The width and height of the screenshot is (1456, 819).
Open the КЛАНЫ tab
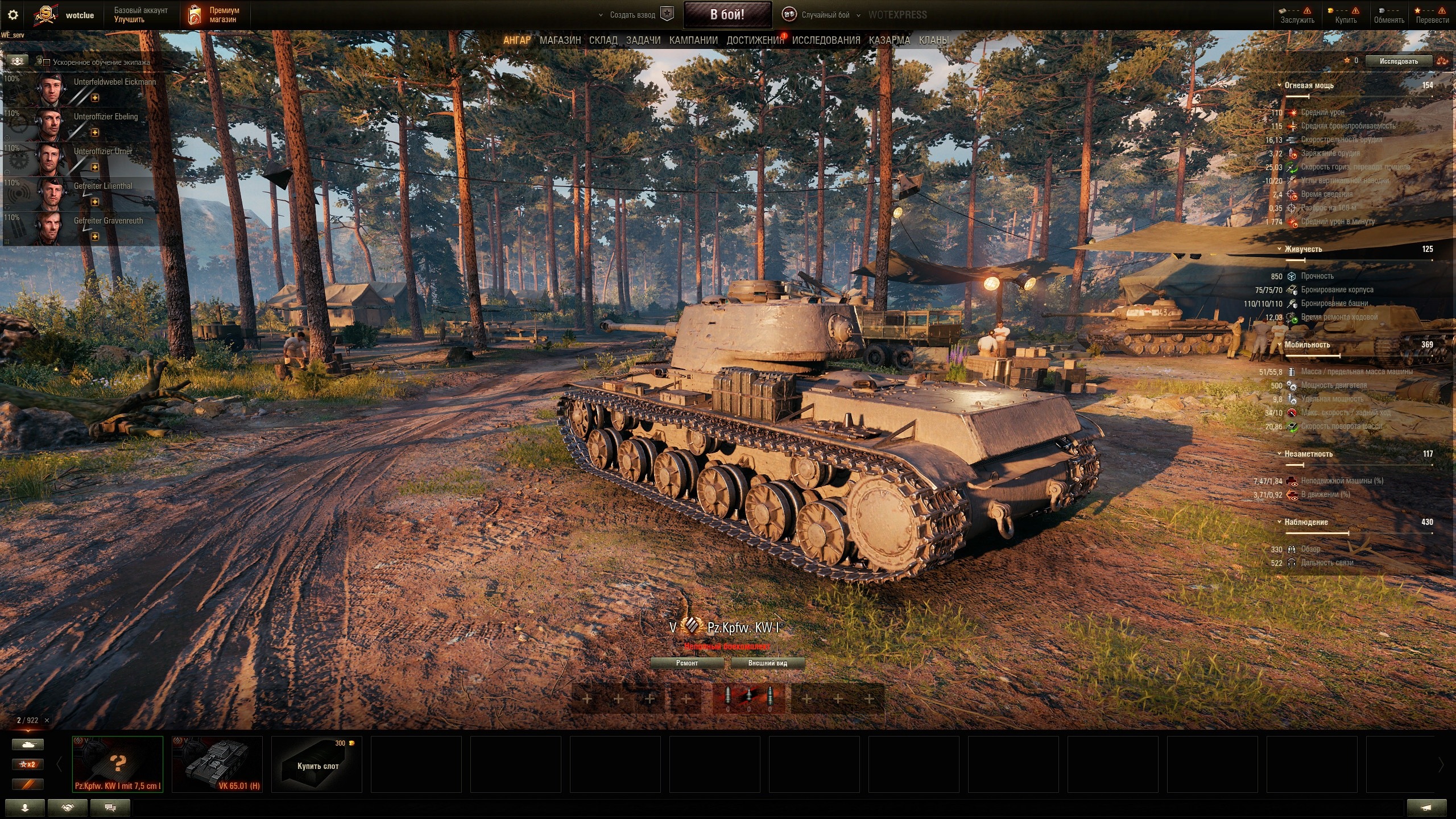[933, 40]
